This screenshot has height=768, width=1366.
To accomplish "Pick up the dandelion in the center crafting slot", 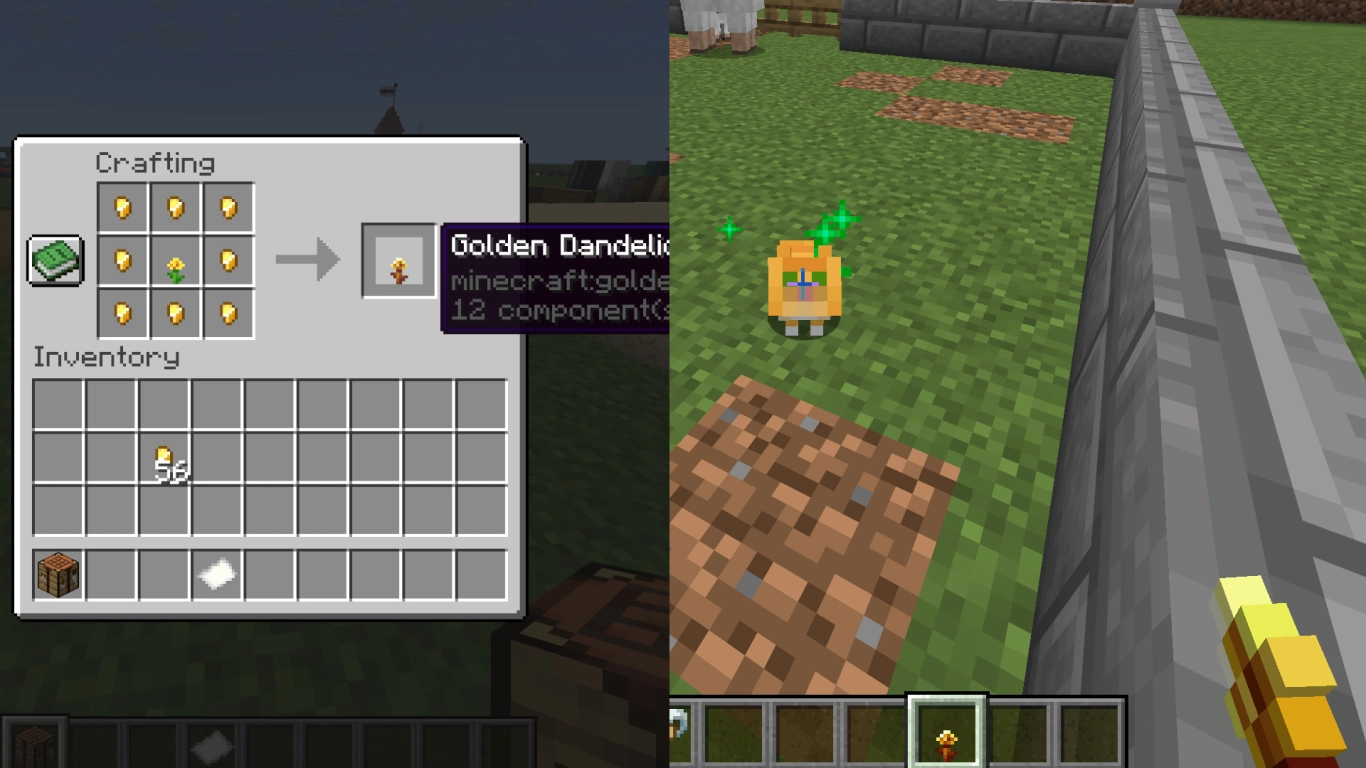I will [176, 260].
